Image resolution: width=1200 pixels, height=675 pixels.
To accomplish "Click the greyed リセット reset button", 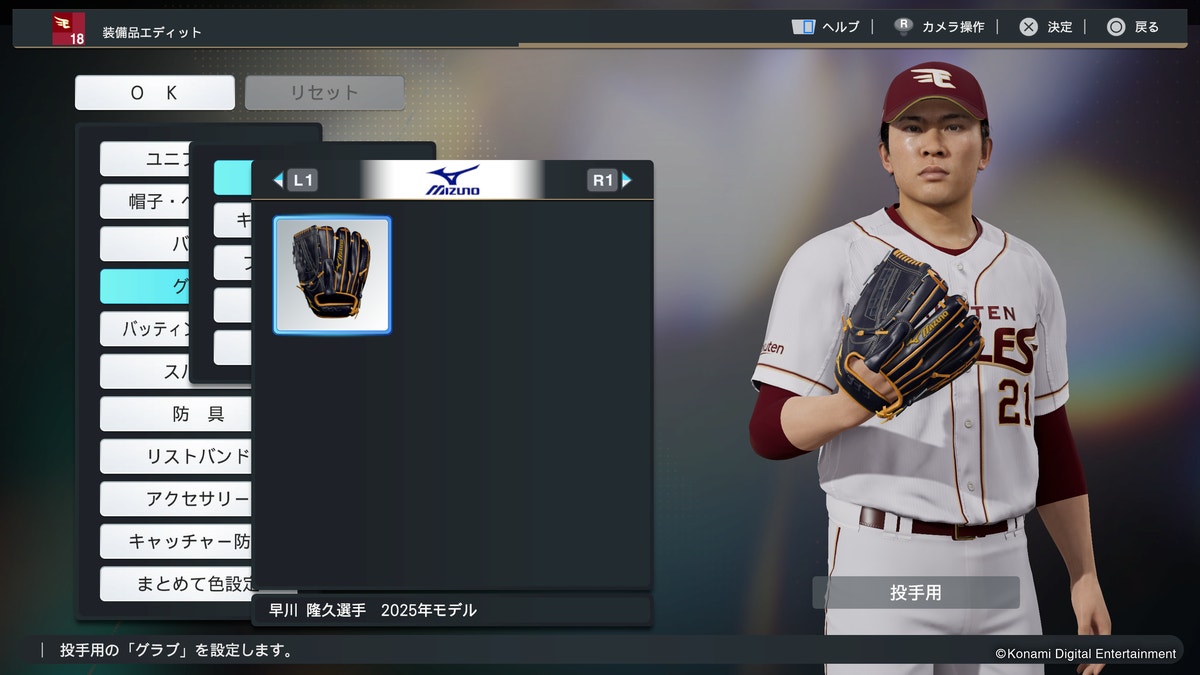I will (324, 93).
